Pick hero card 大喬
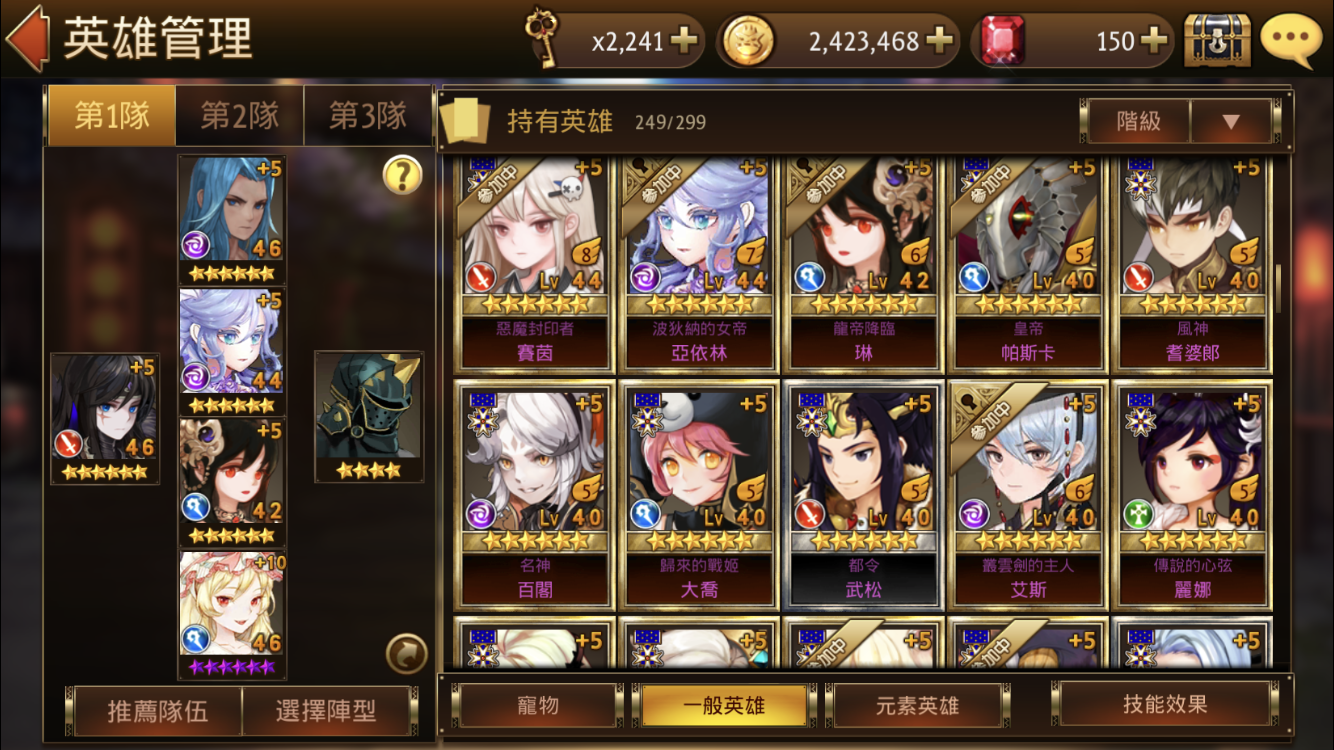 pos(699,495)
